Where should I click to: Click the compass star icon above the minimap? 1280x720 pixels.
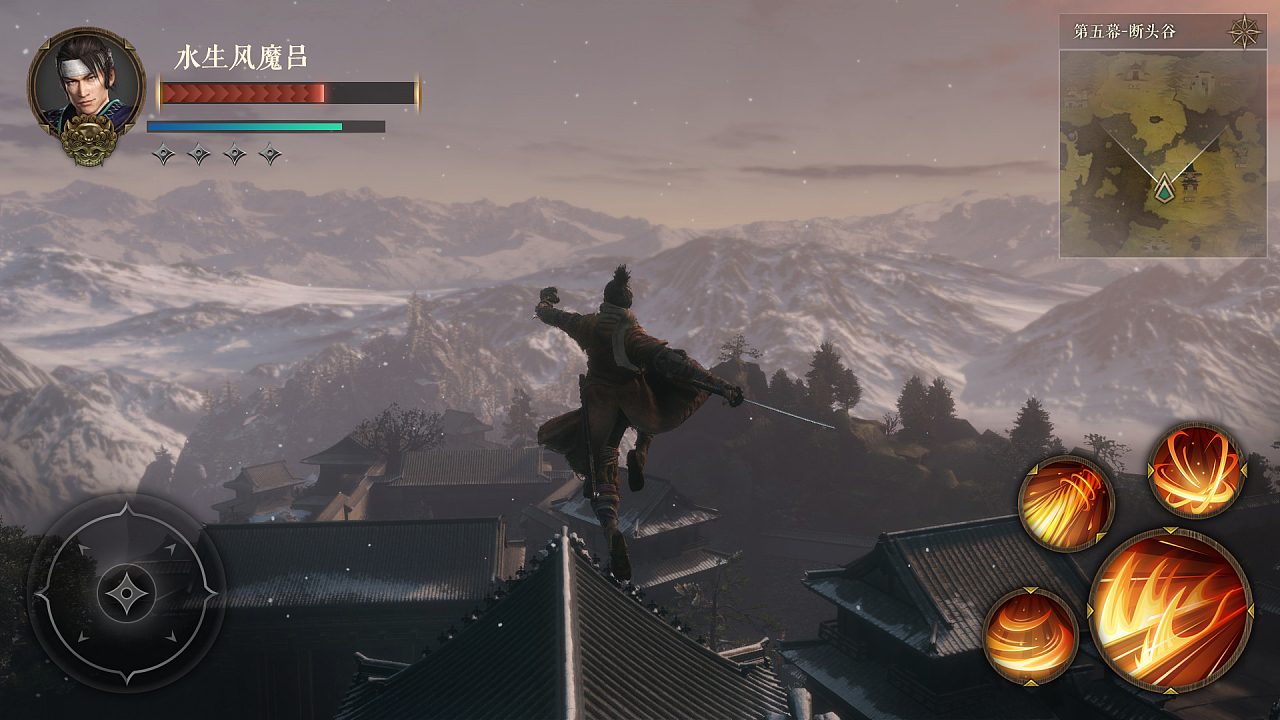coord(1245,32)
